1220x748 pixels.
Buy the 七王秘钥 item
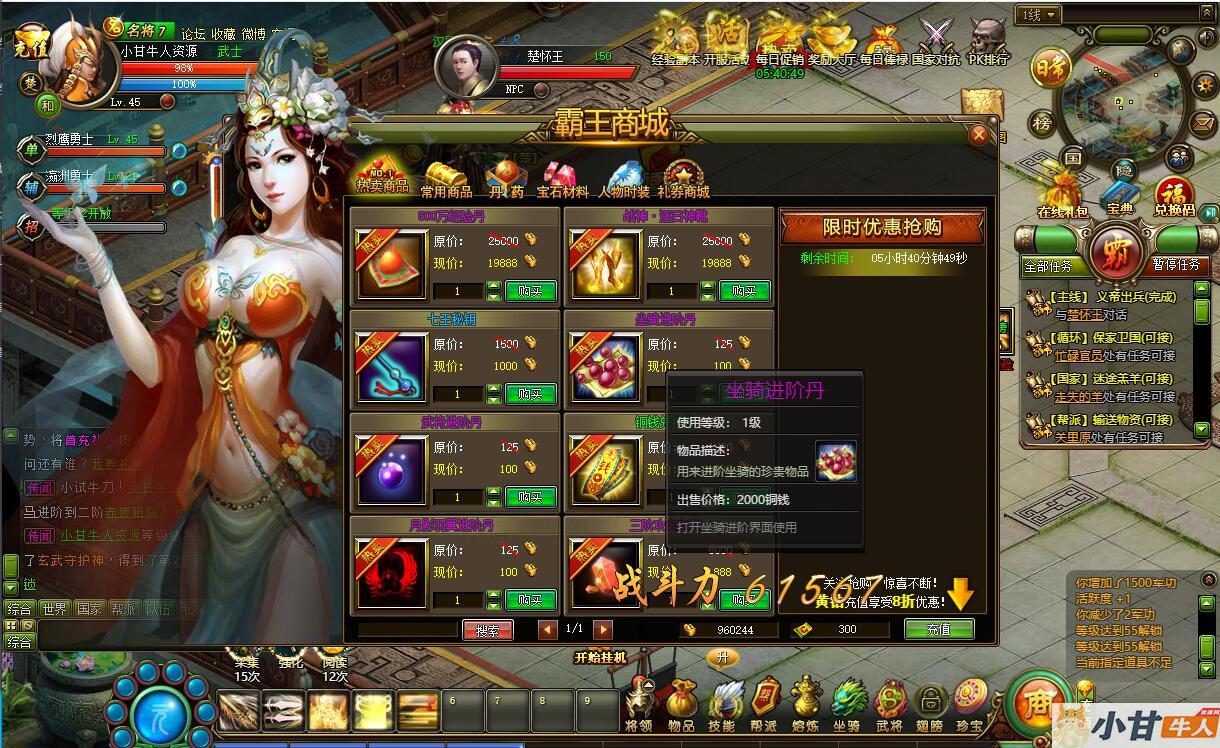coord(530,394)
